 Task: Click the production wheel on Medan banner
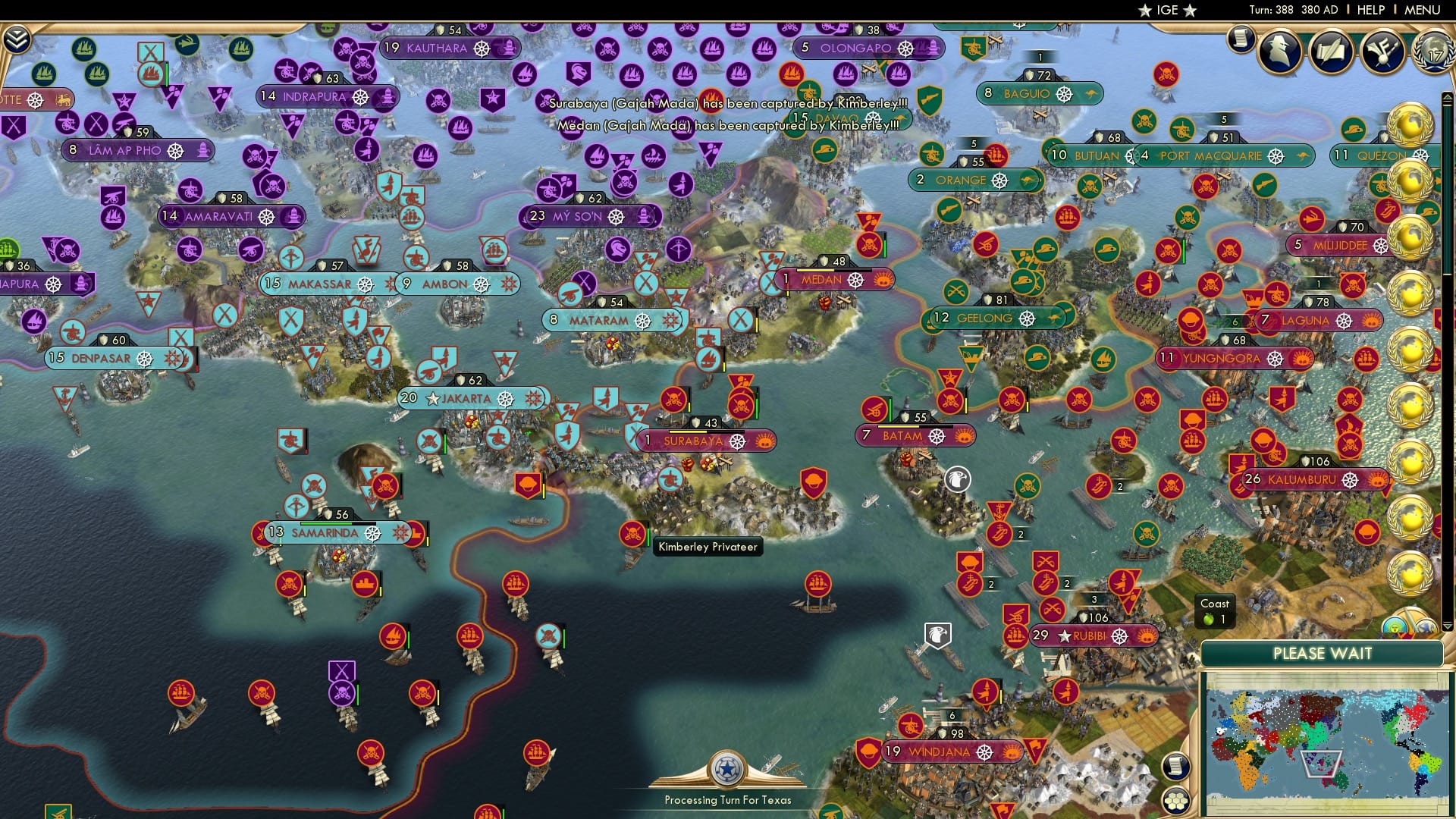tap(855, 282)
